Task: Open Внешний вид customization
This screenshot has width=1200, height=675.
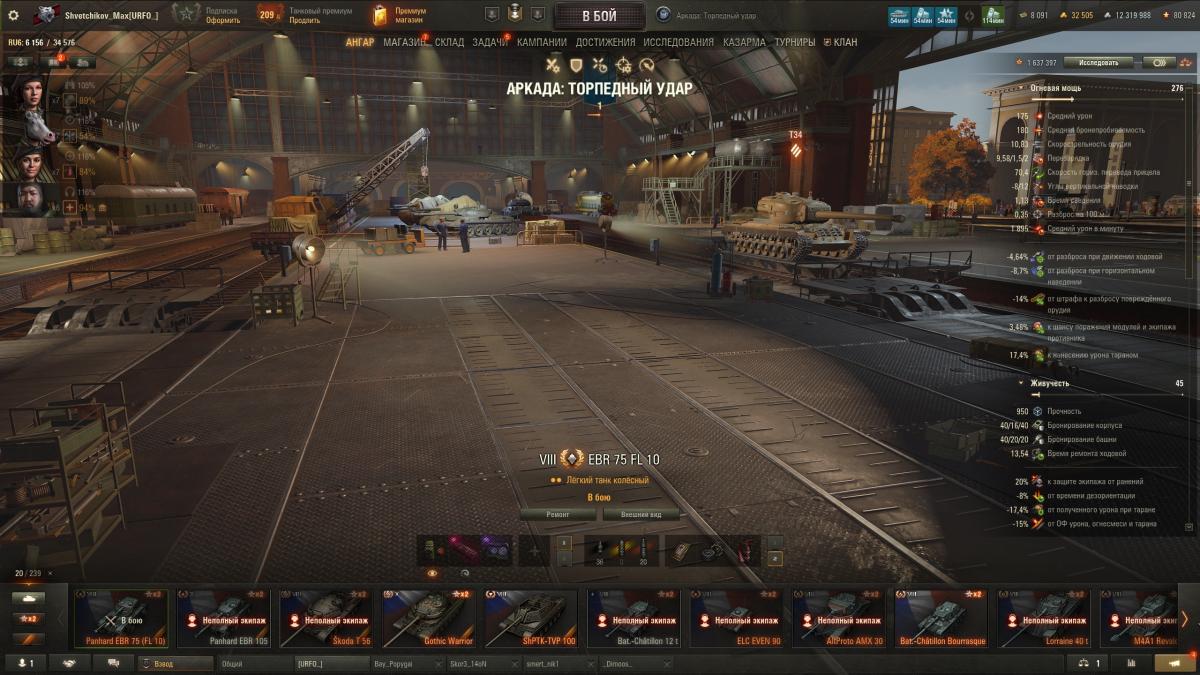Action: [x=640, y=514]
